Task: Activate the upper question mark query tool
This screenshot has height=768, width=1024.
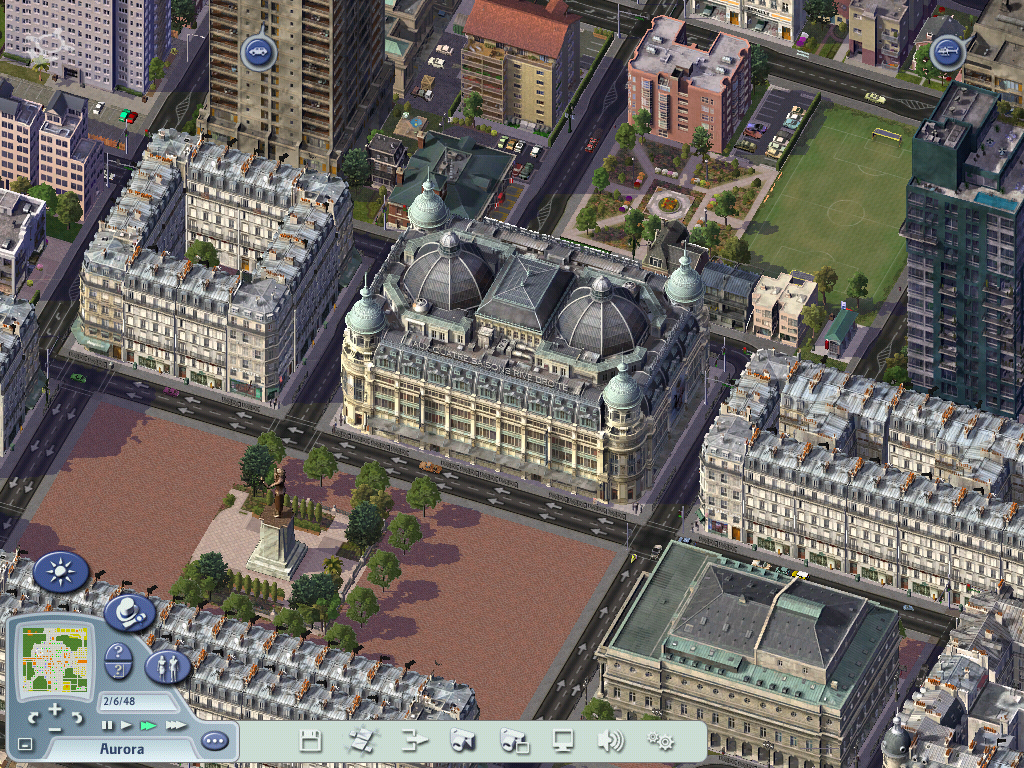Action: tap(118, 652)
